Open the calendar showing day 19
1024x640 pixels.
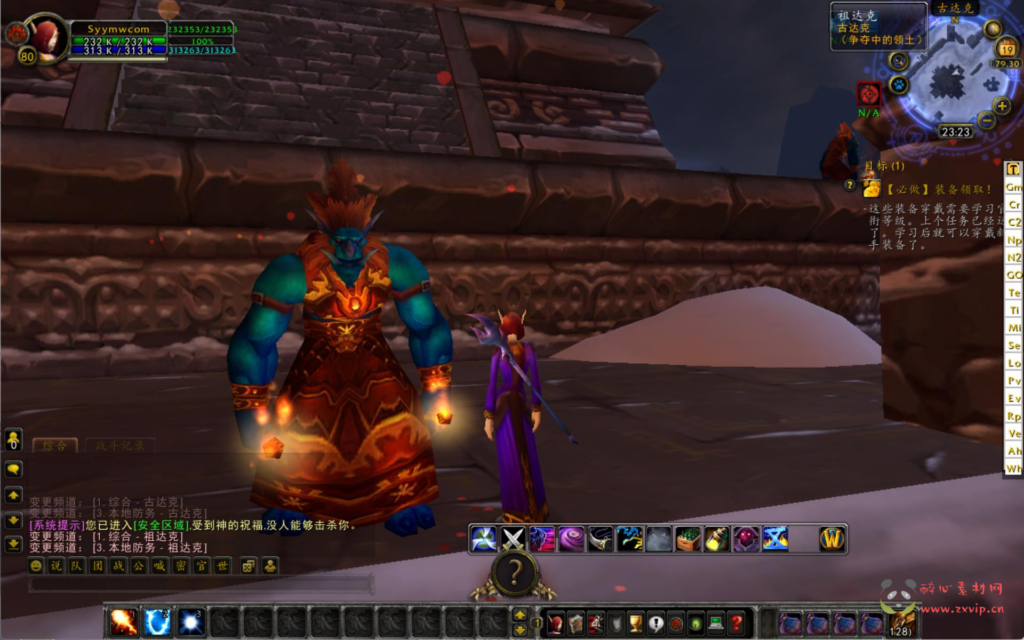[1006, 48]
